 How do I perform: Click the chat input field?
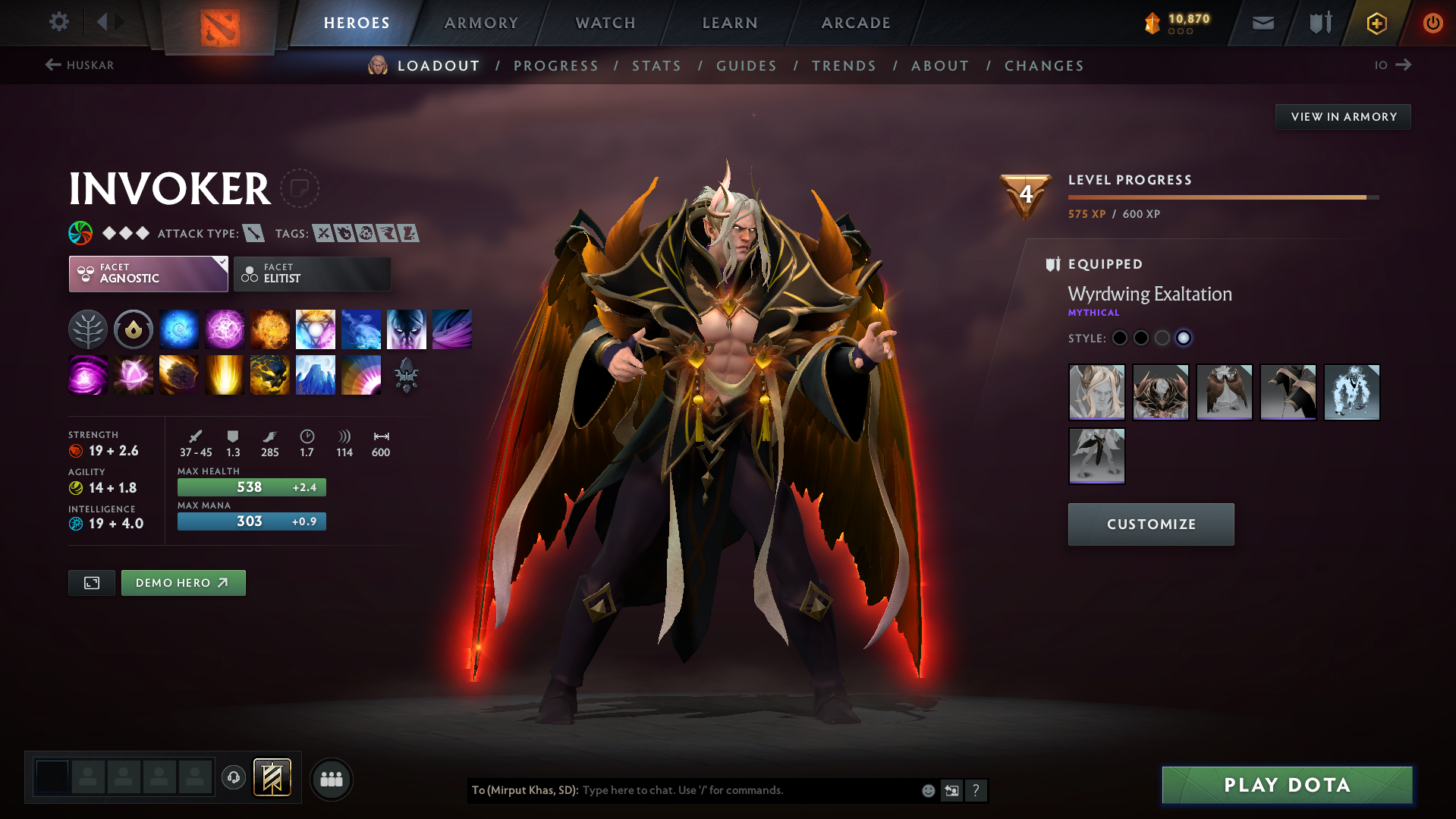point(721,790)
